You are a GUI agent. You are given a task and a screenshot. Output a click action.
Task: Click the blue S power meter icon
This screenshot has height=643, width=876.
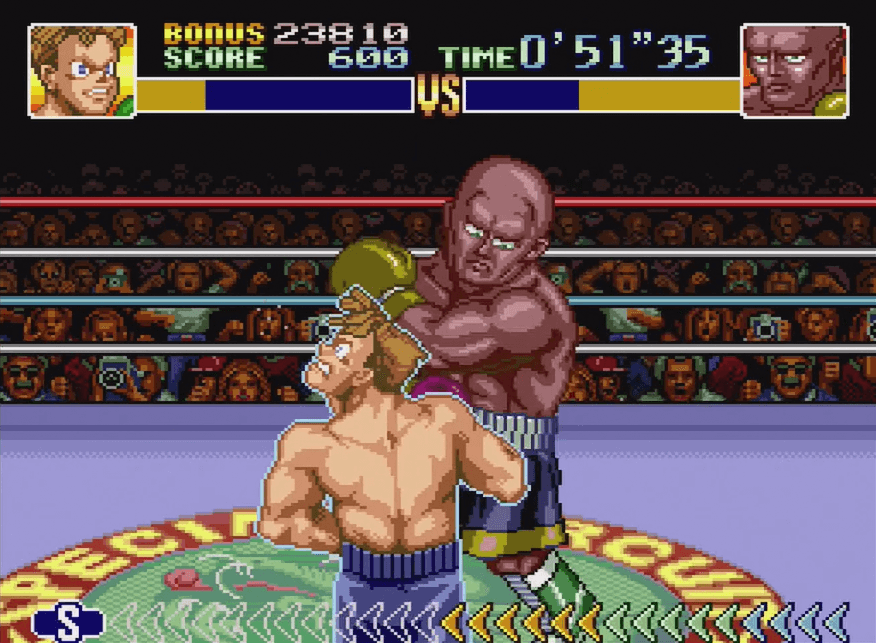click(68, 622)
